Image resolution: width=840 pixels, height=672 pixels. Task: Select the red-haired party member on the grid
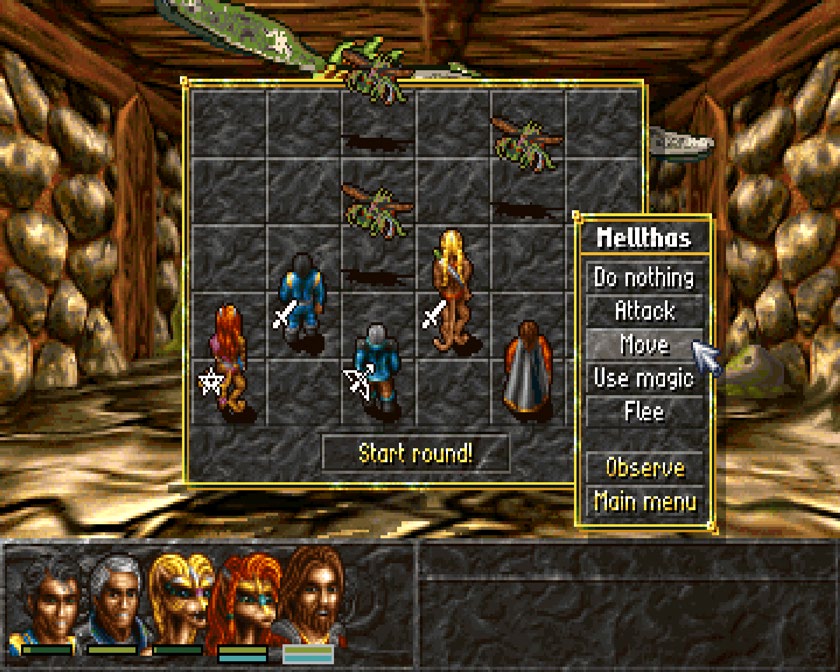pos(229,358)
